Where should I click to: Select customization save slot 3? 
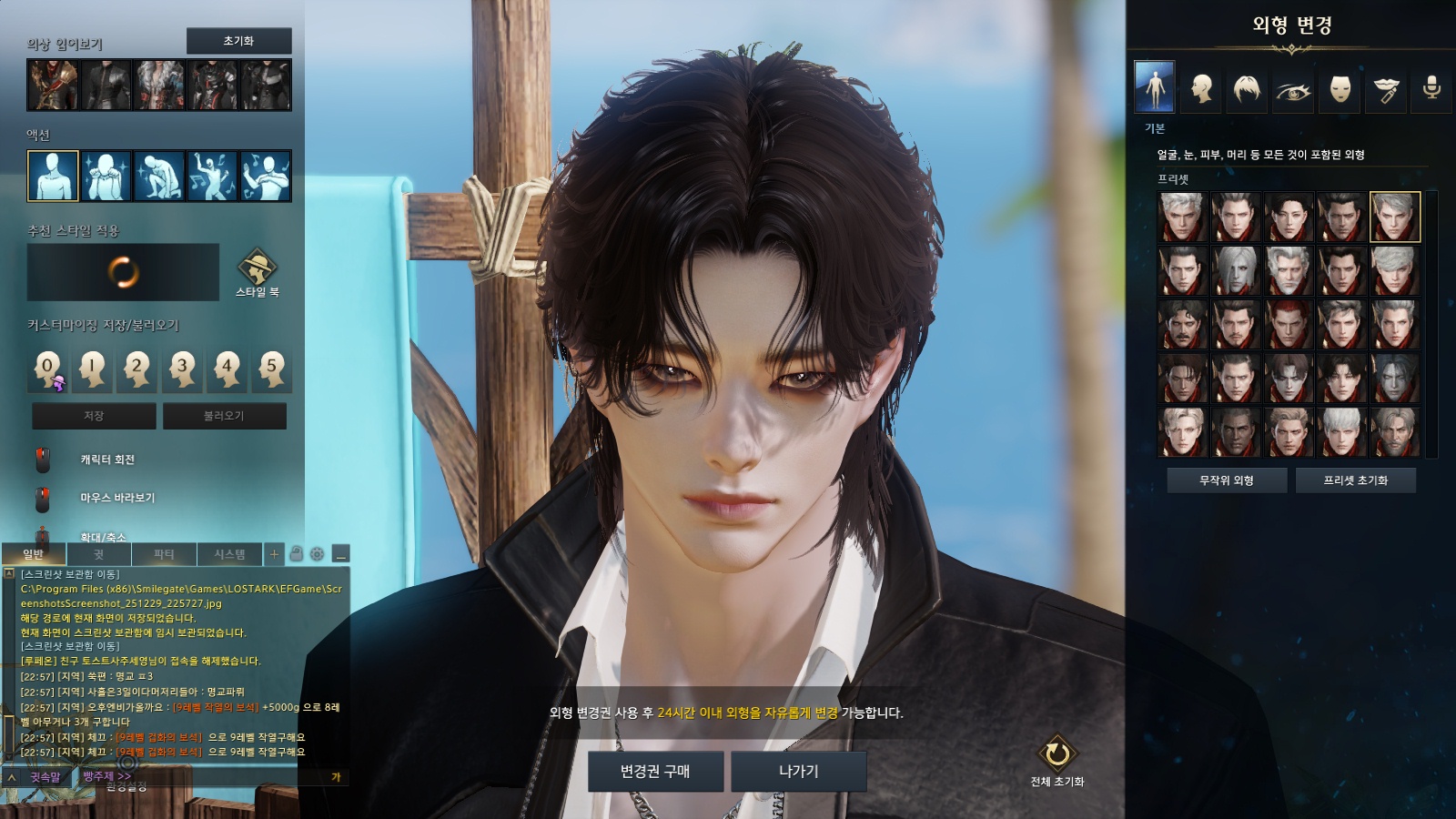pos(182,369)
